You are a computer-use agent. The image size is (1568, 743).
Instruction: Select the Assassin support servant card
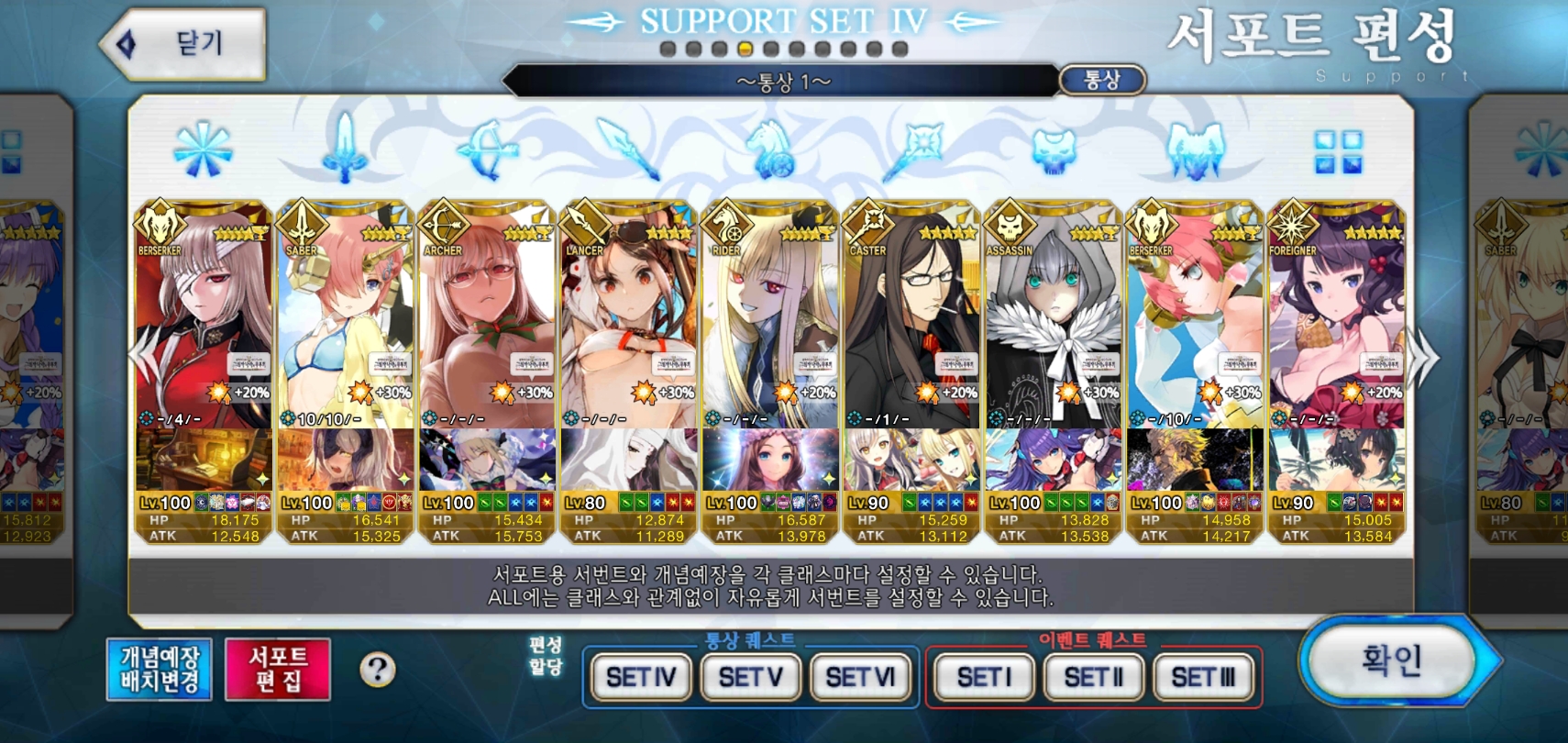click(x=1053, y=321)
